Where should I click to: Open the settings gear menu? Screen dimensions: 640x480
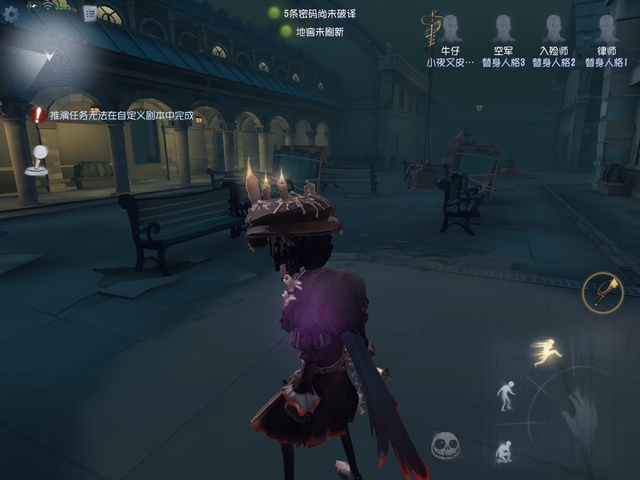click(10, 14)
